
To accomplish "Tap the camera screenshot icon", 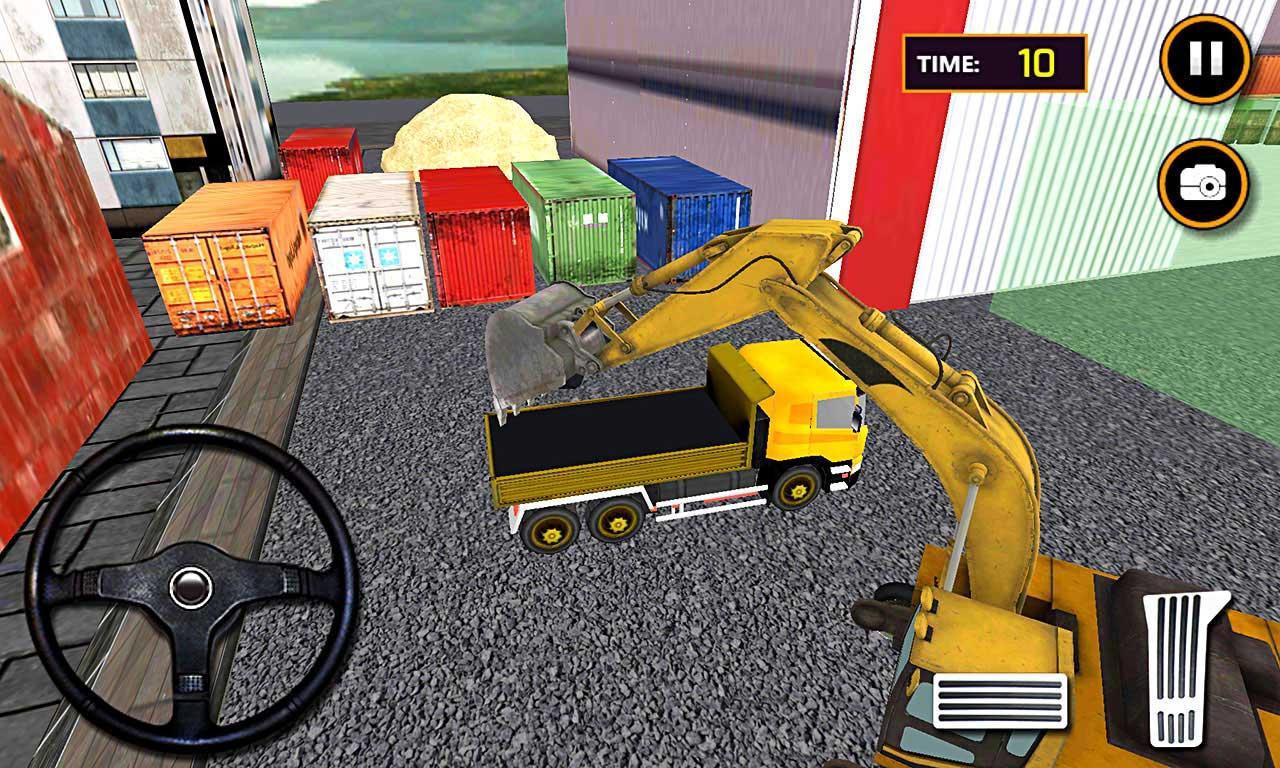I will pos(1204,184).
